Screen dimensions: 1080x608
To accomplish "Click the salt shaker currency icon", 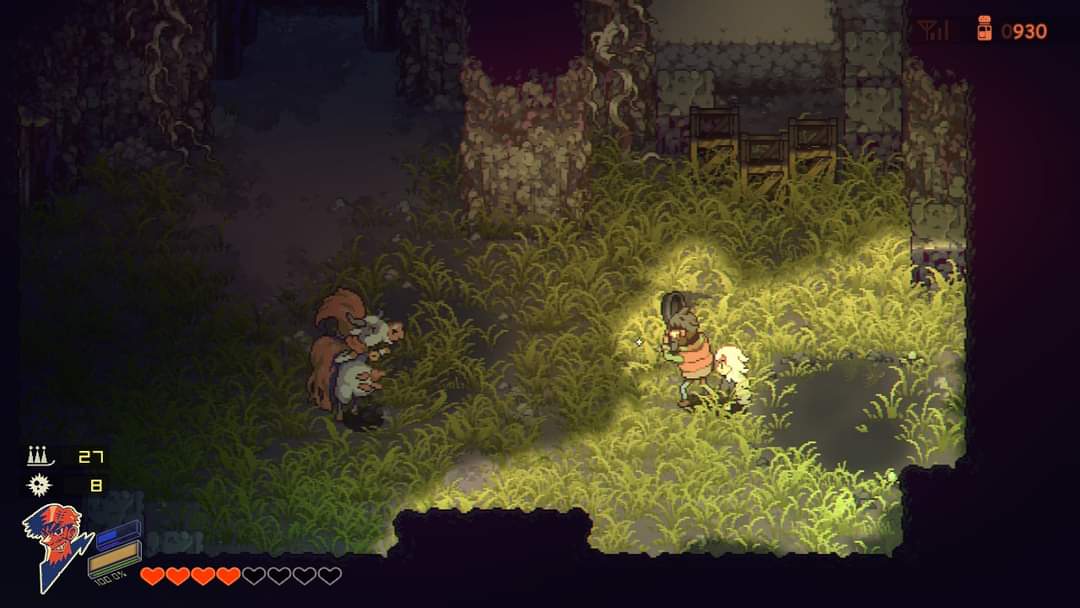I will click(984, 30).
